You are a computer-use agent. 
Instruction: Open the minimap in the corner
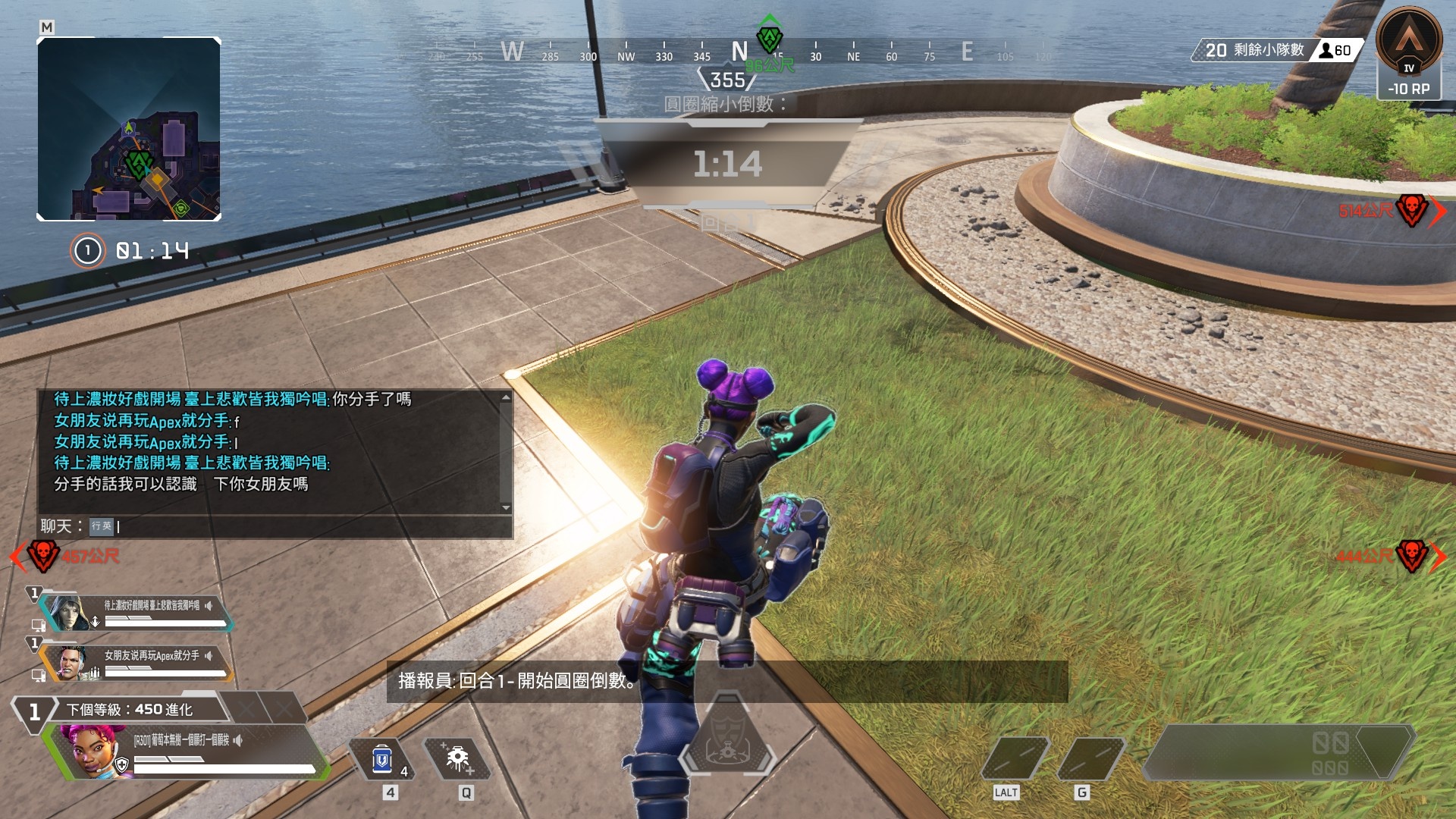[x=129, y=129]
